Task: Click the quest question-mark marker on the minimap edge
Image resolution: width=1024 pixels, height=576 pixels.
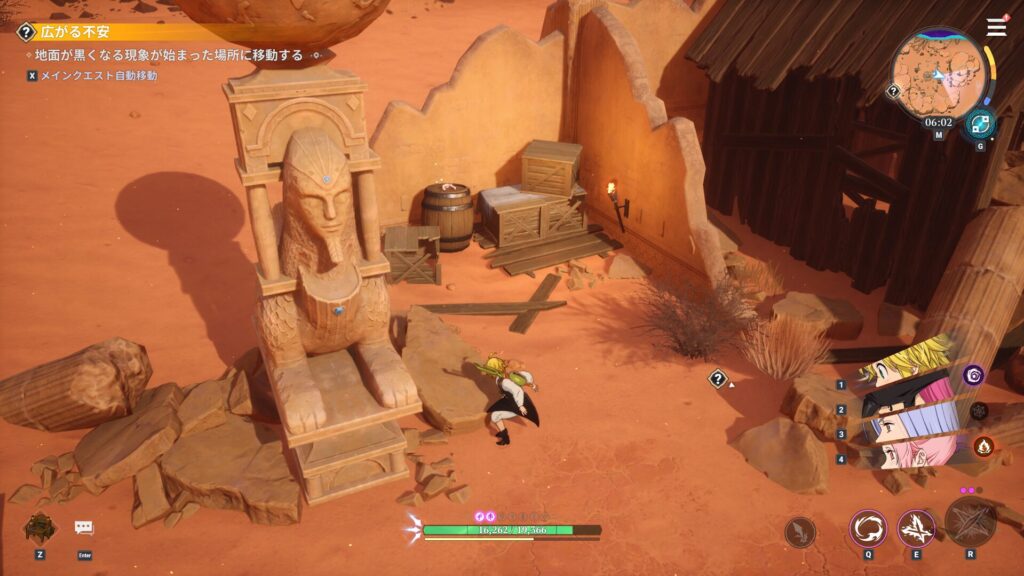Action: 893,91
